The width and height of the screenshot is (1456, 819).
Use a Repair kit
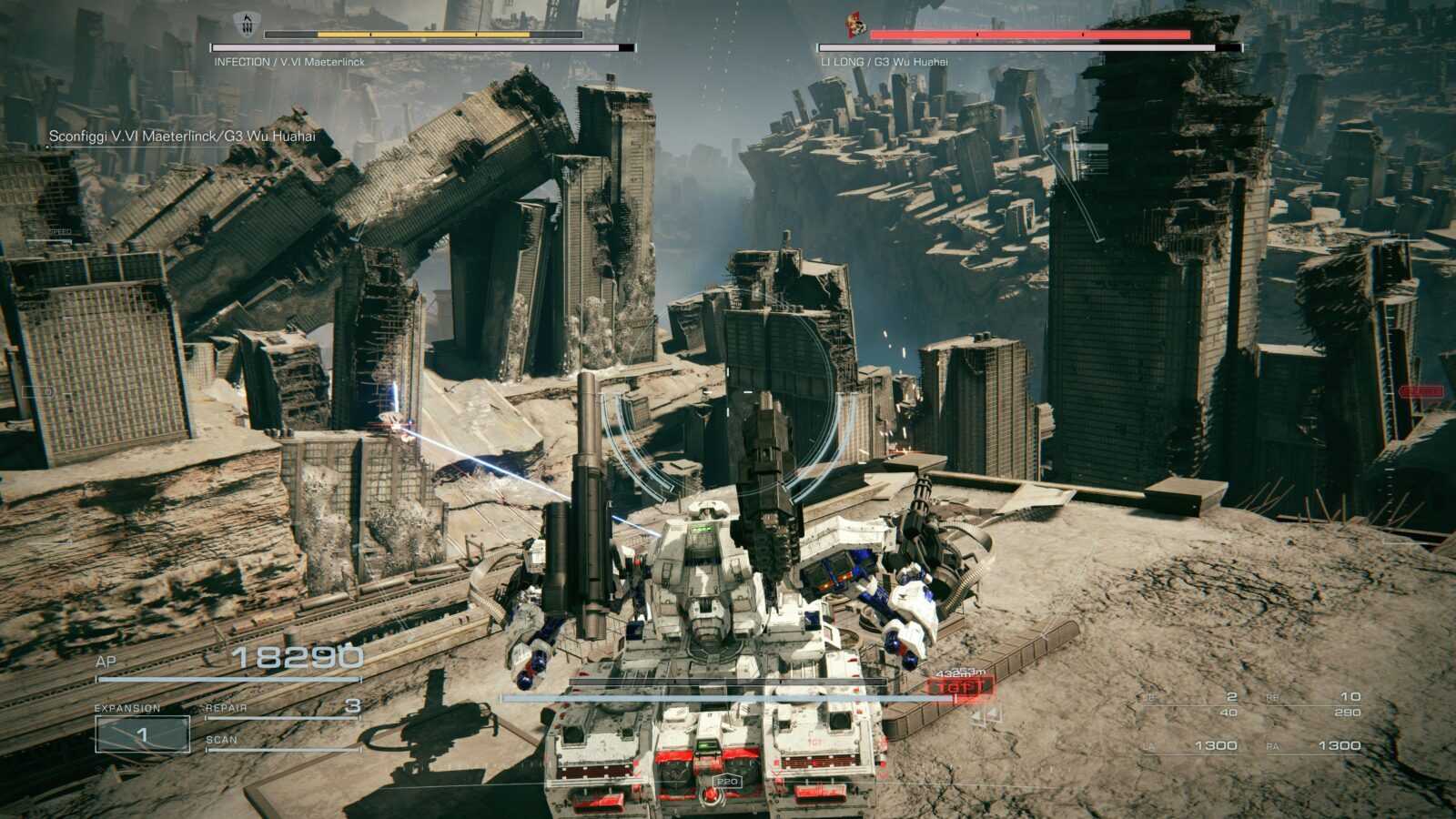[x=283, y=707]
